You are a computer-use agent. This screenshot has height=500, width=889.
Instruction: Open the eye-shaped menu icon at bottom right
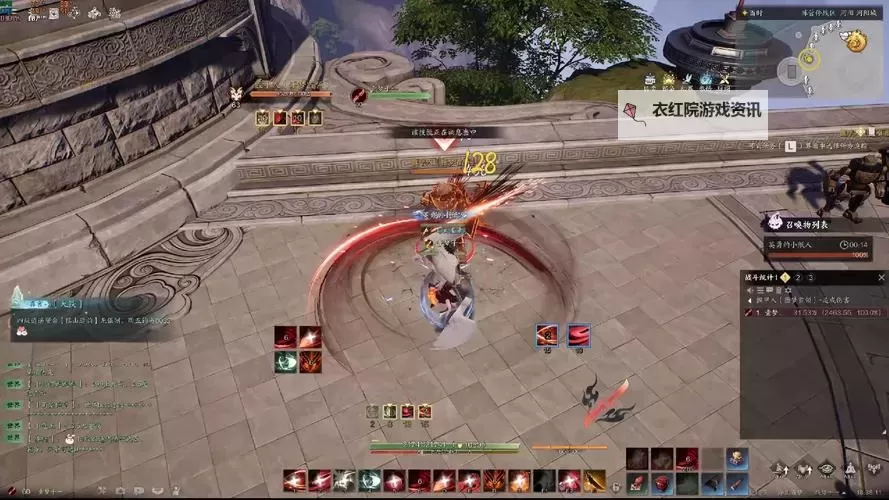[x=826, y=468]
